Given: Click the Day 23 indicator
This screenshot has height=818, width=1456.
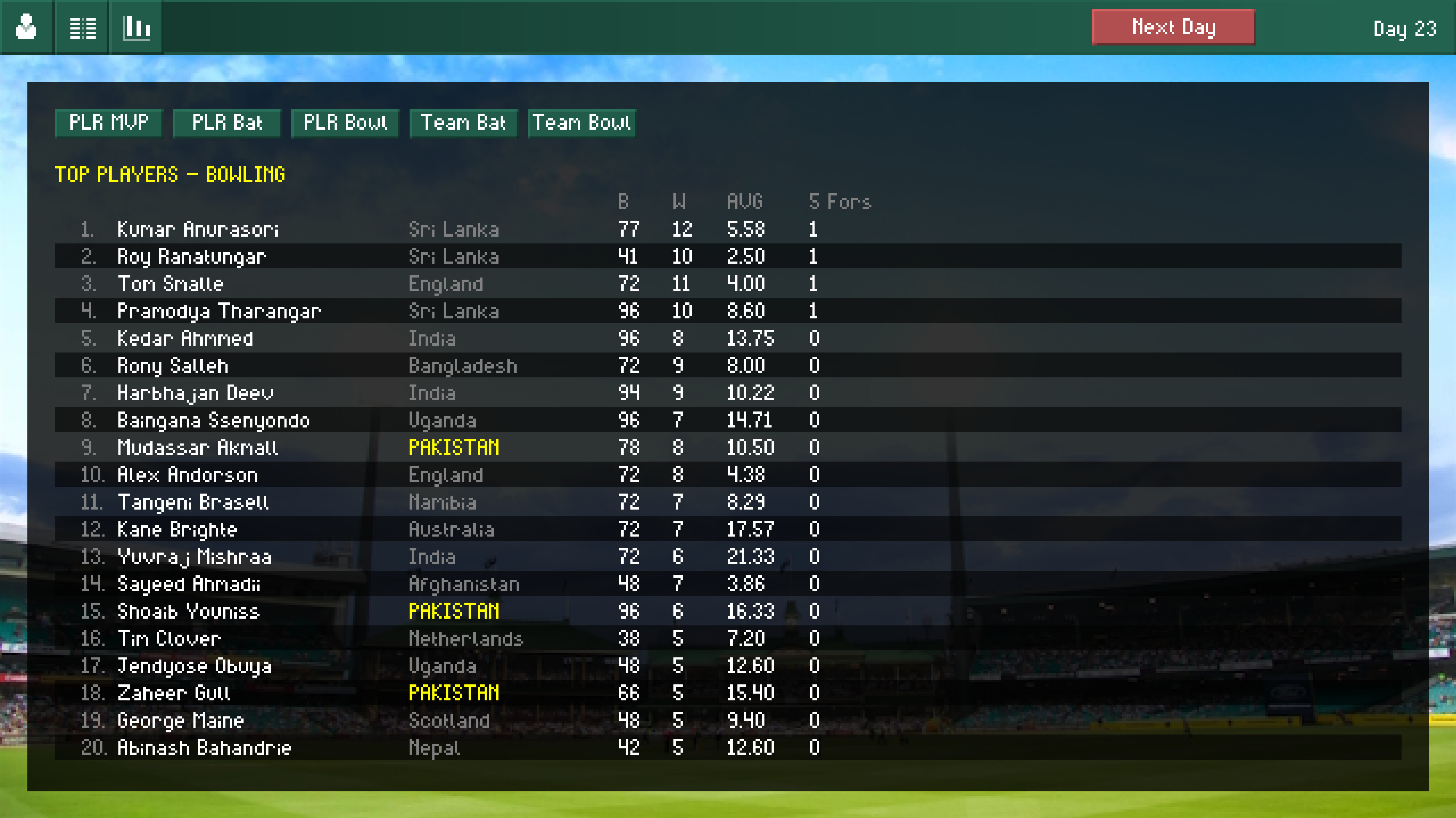Looking at the screenshot, I should 1404,29.
